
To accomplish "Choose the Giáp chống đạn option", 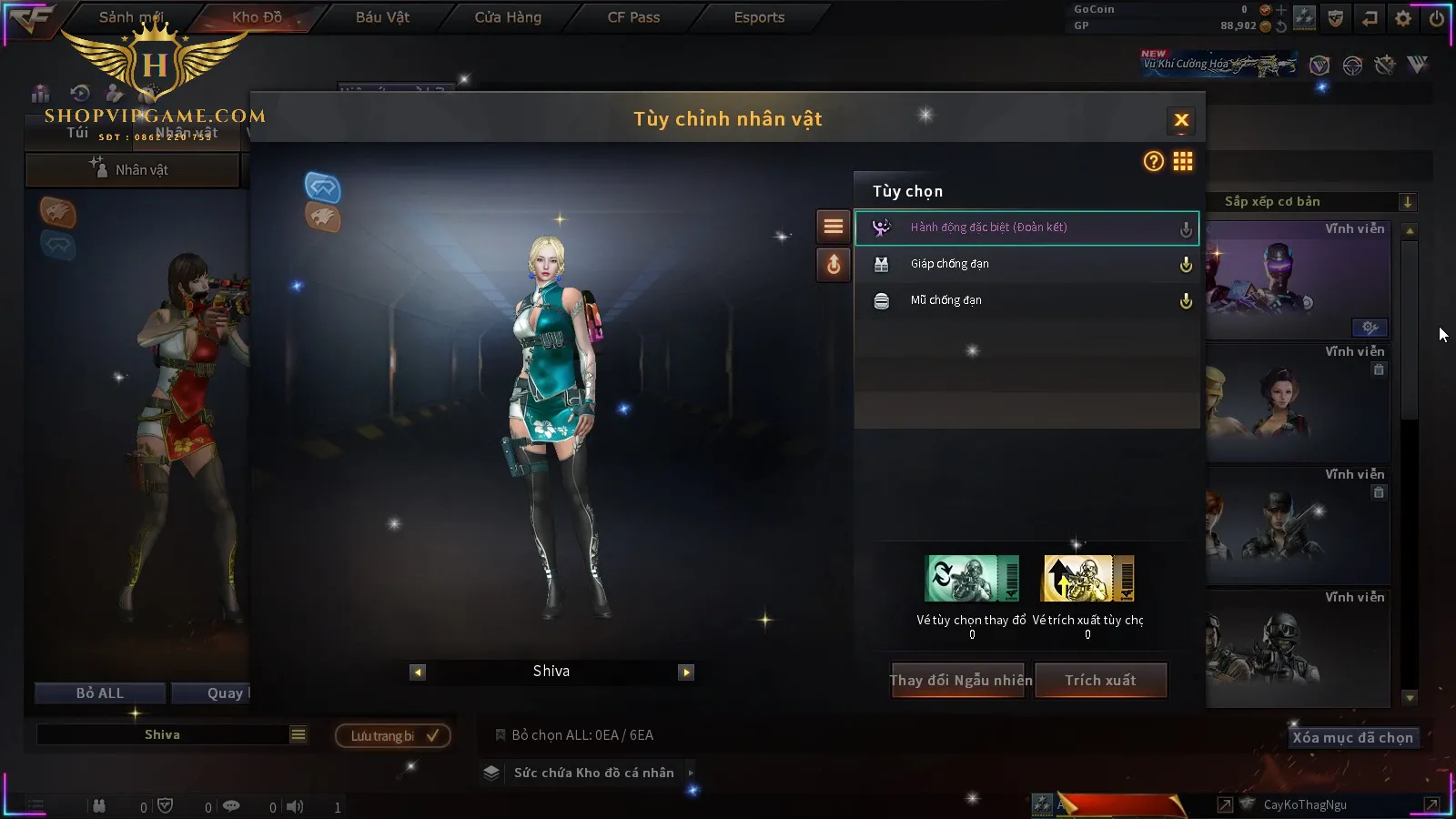I will click(1026, 264).
